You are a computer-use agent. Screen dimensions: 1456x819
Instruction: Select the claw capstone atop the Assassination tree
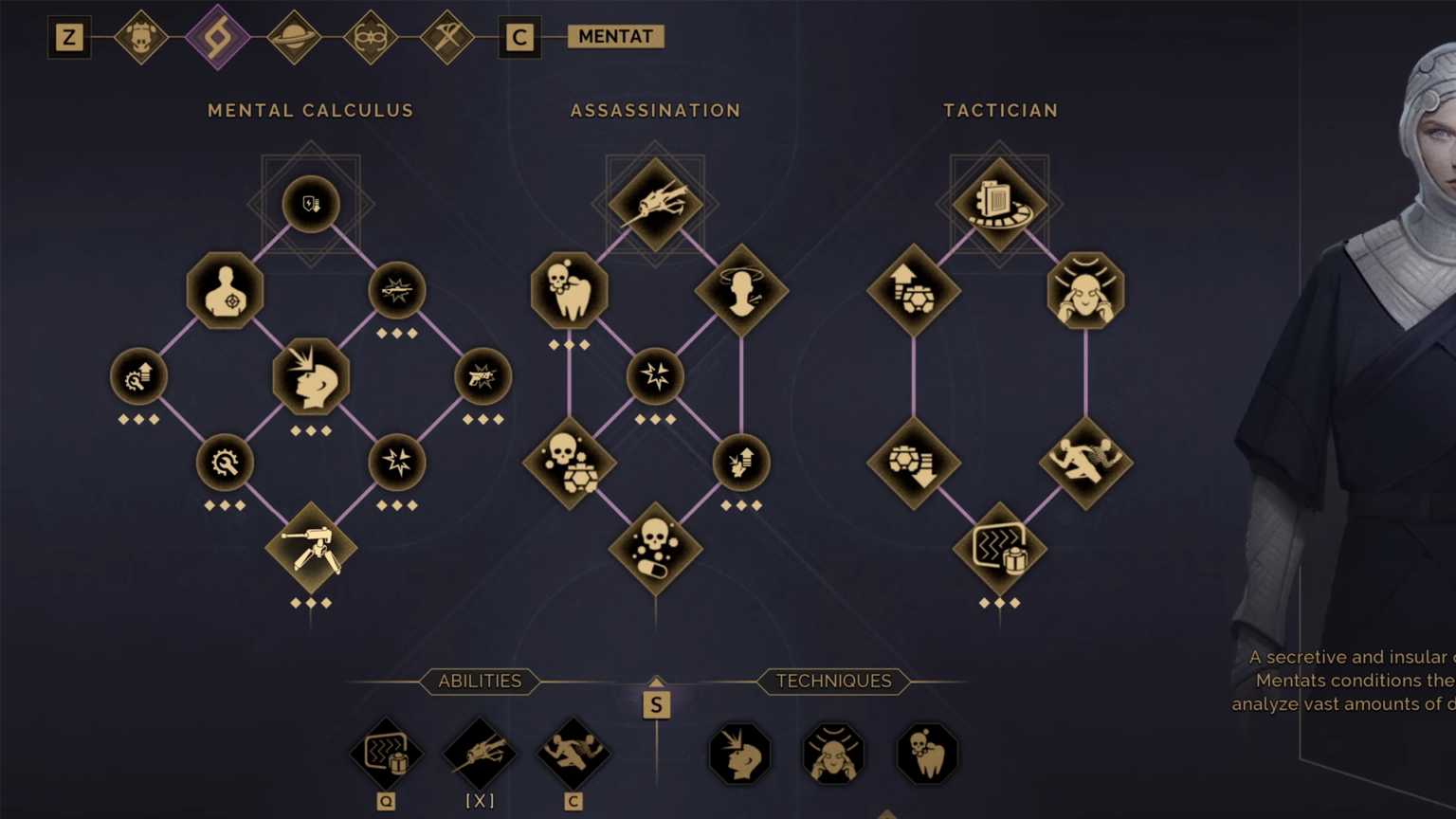(655, 202)
